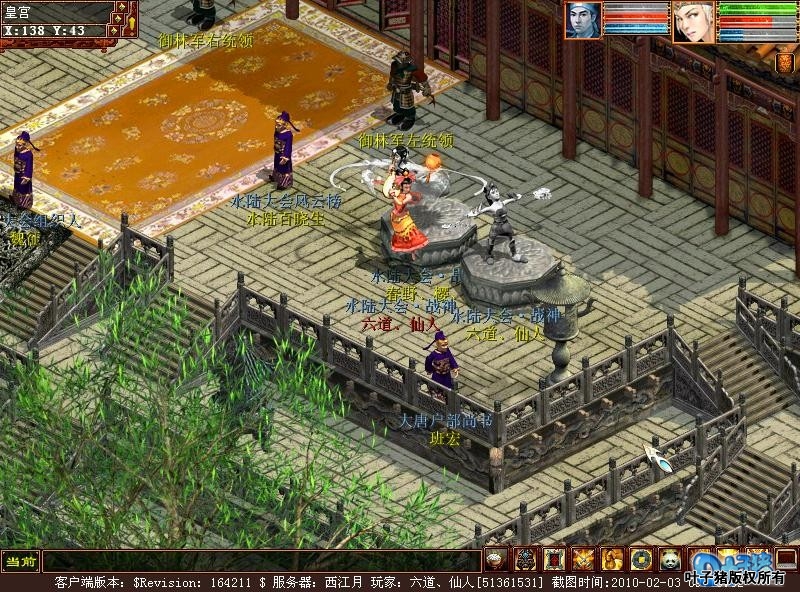Click the dark red square button at bar's end
Screen dimensions: 800x592
point(786,559)
